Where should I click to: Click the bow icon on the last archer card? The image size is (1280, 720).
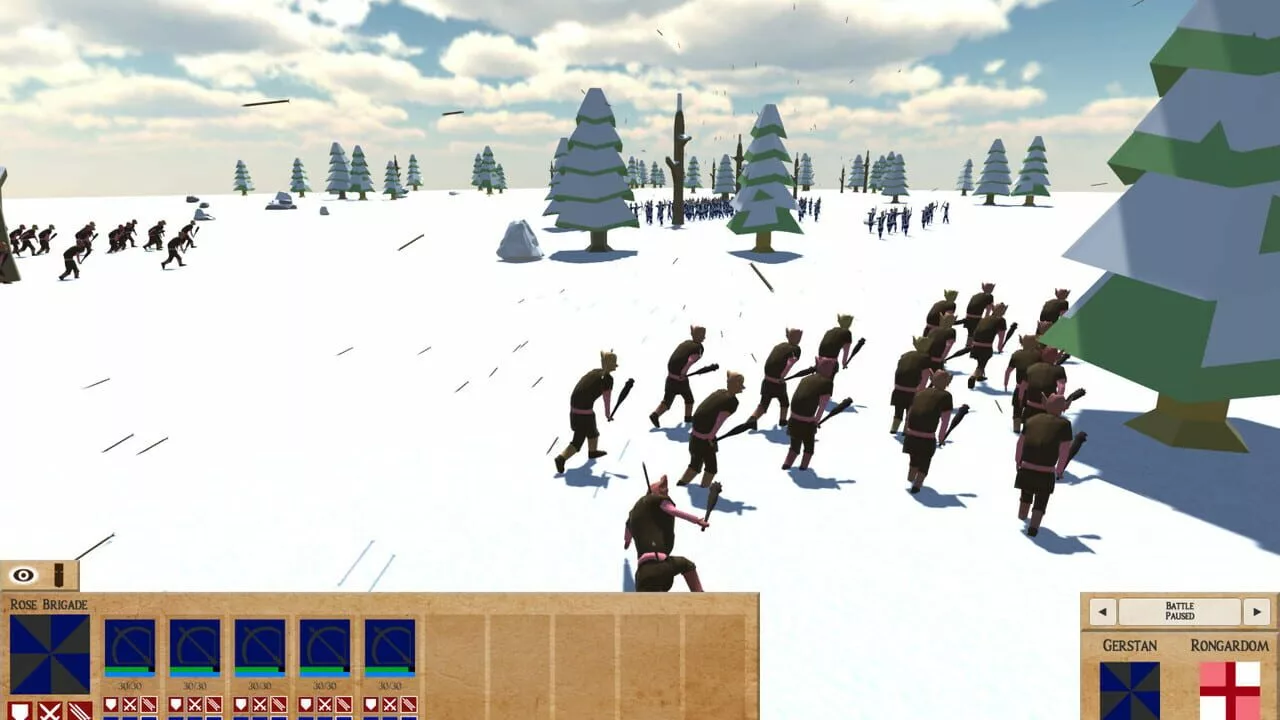pyautogui.click(x=390, y=643)
